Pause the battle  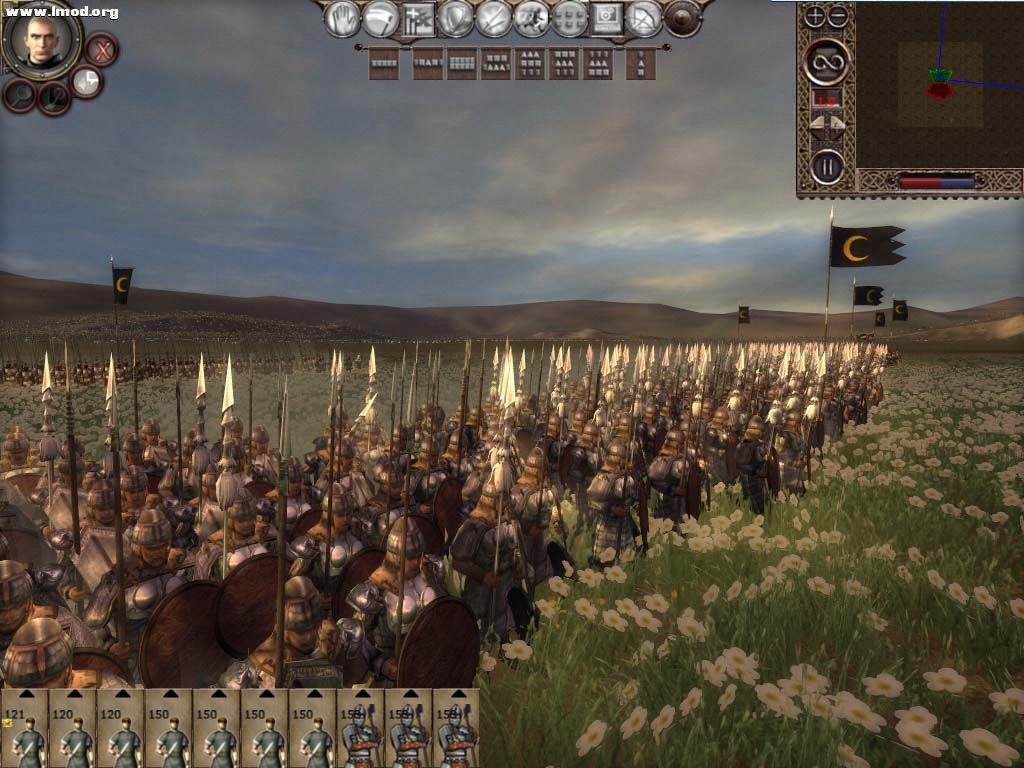[x=827, y=166]
